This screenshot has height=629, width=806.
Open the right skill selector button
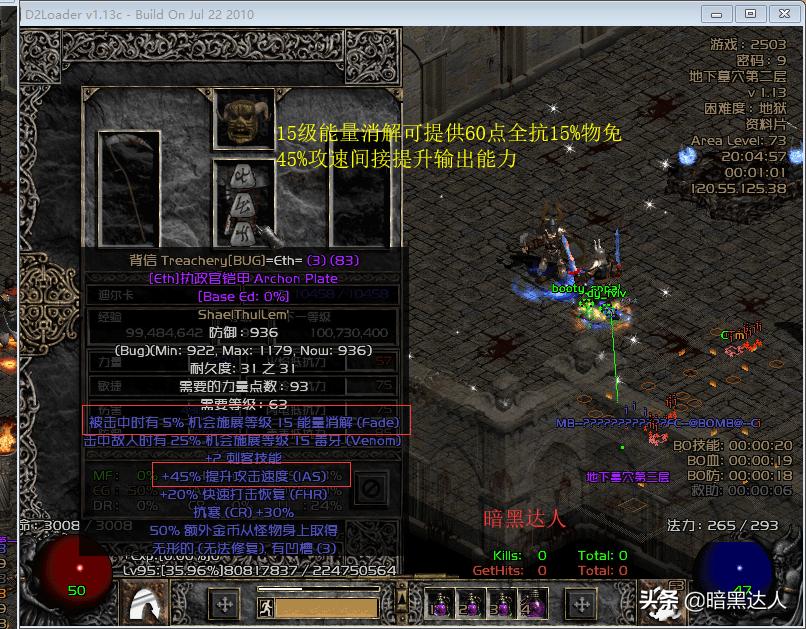coord(581,604)
